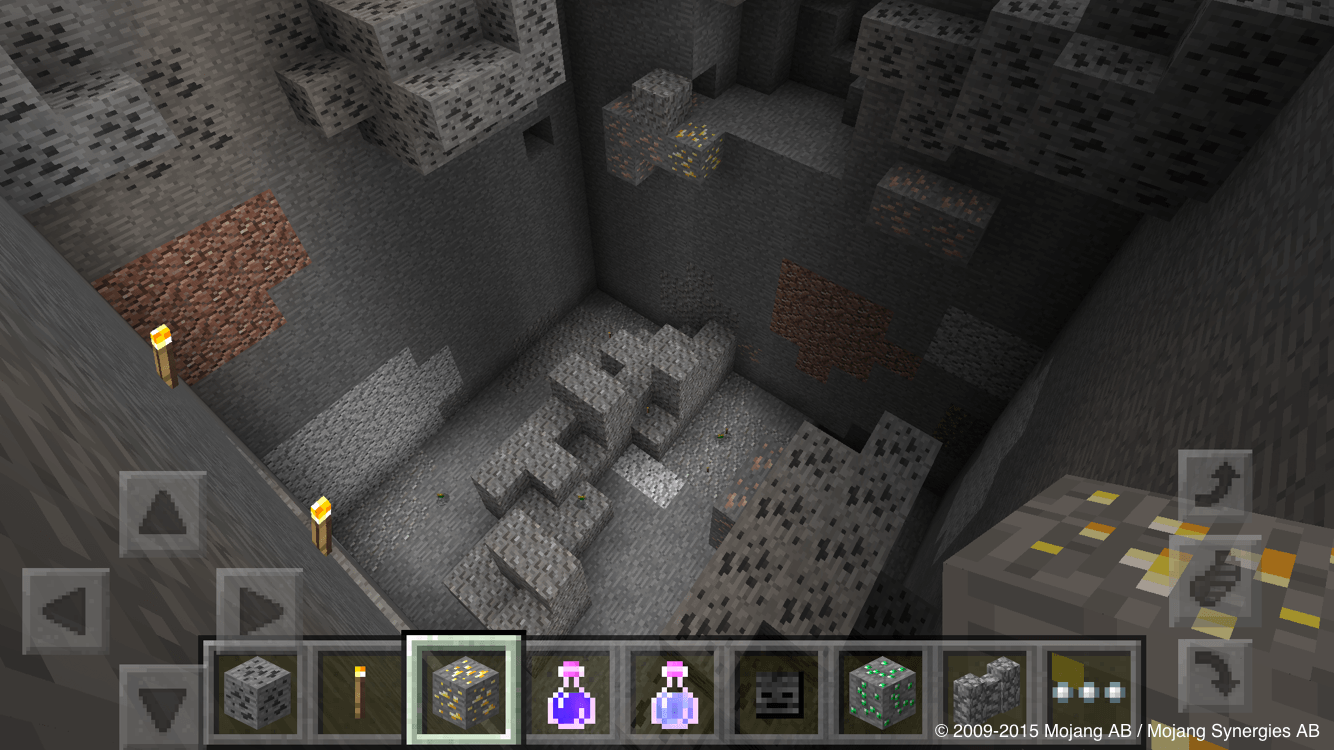Tap the move backward arrow button
This screenshot has height=750, width=1334.
click(x=163, y=706)
